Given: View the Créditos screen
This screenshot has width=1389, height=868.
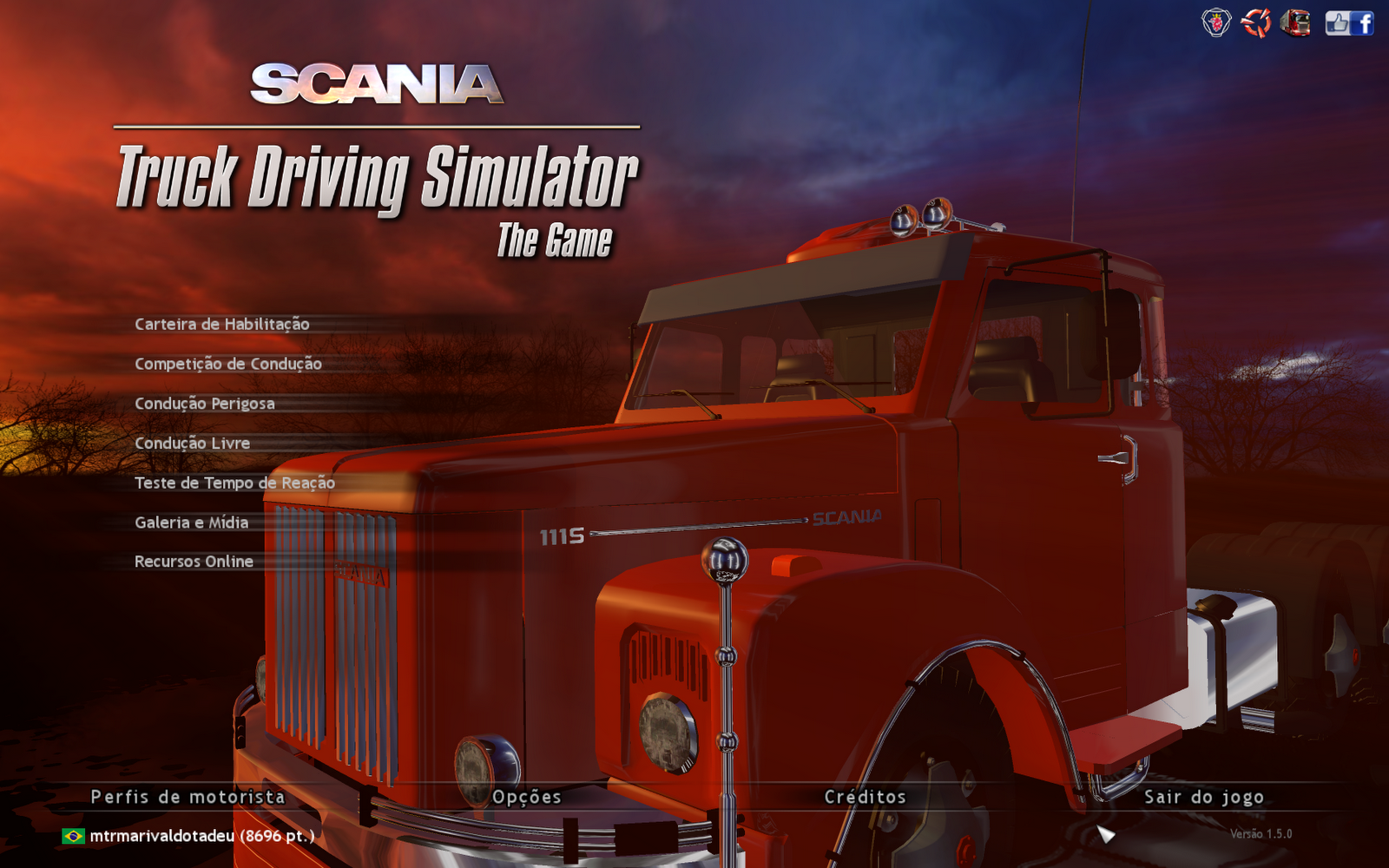Looking at the screenshot, I should pyautogui.click(x=864, y=796).
